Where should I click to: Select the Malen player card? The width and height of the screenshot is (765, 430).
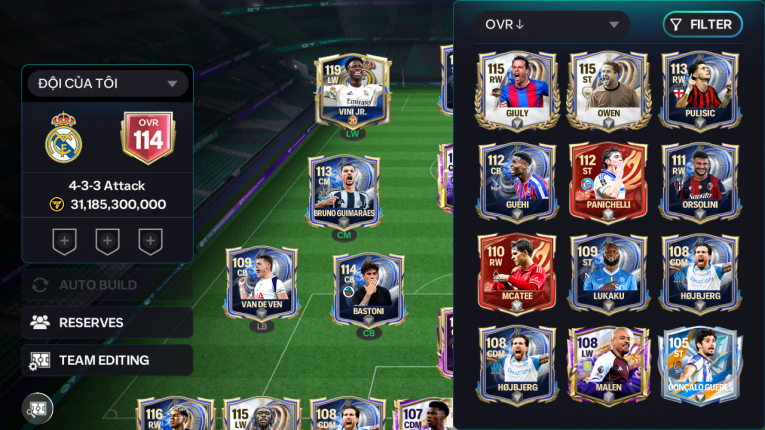608,364
